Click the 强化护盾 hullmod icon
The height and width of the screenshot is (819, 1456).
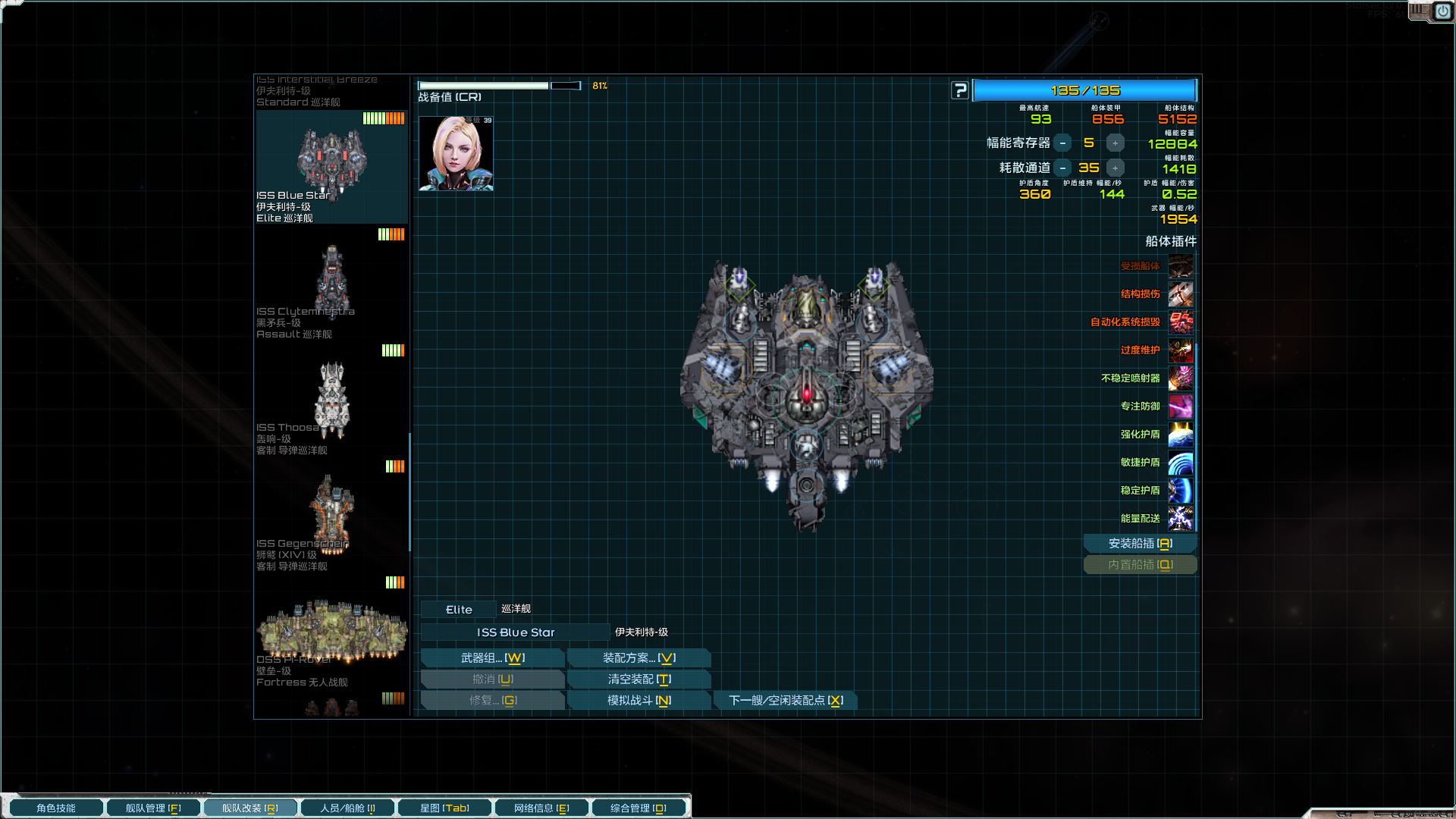[x=1181, y=435]
